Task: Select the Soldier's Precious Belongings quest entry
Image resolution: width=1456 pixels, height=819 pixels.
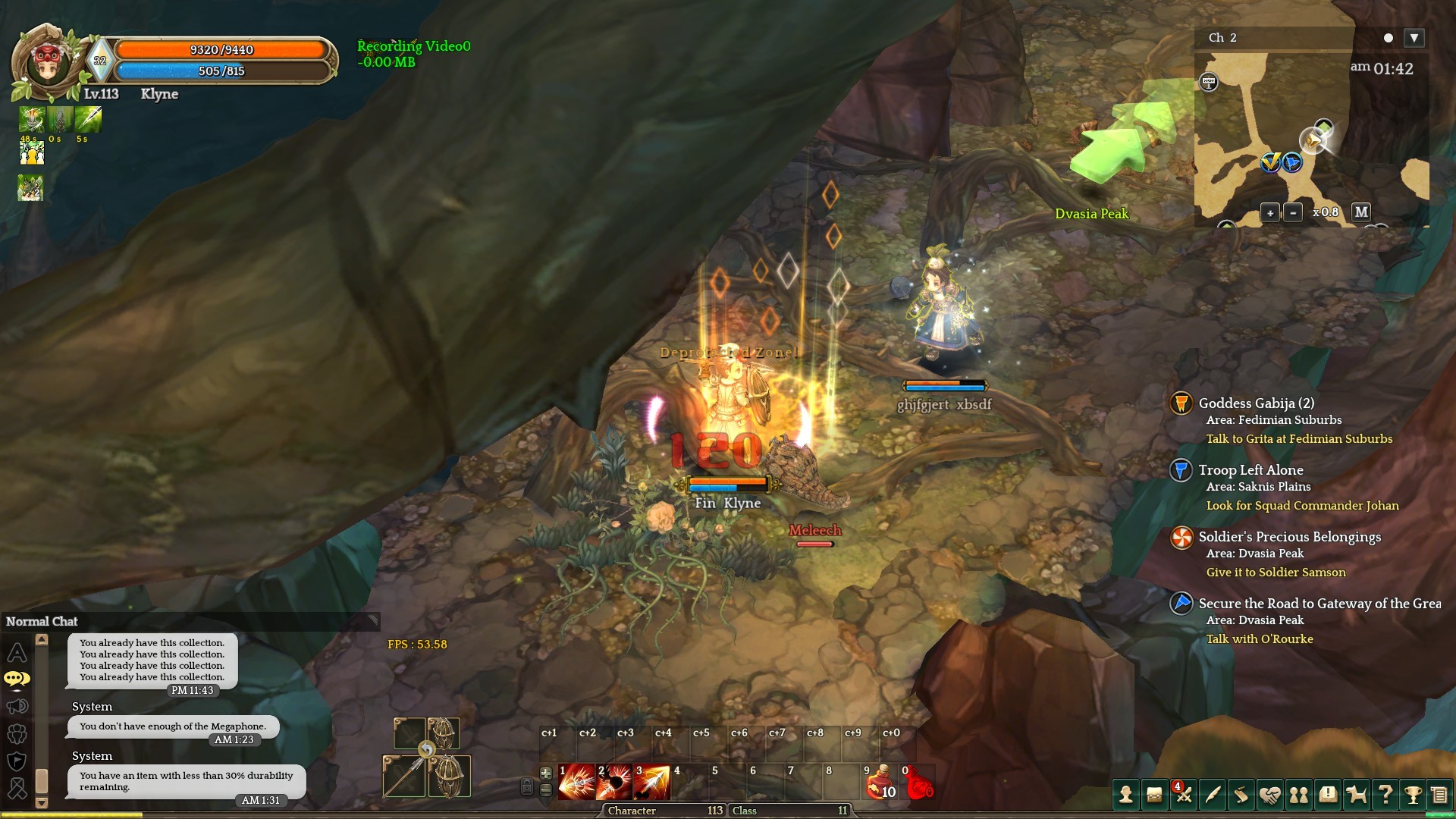Action: click(x=1289, y=537)
